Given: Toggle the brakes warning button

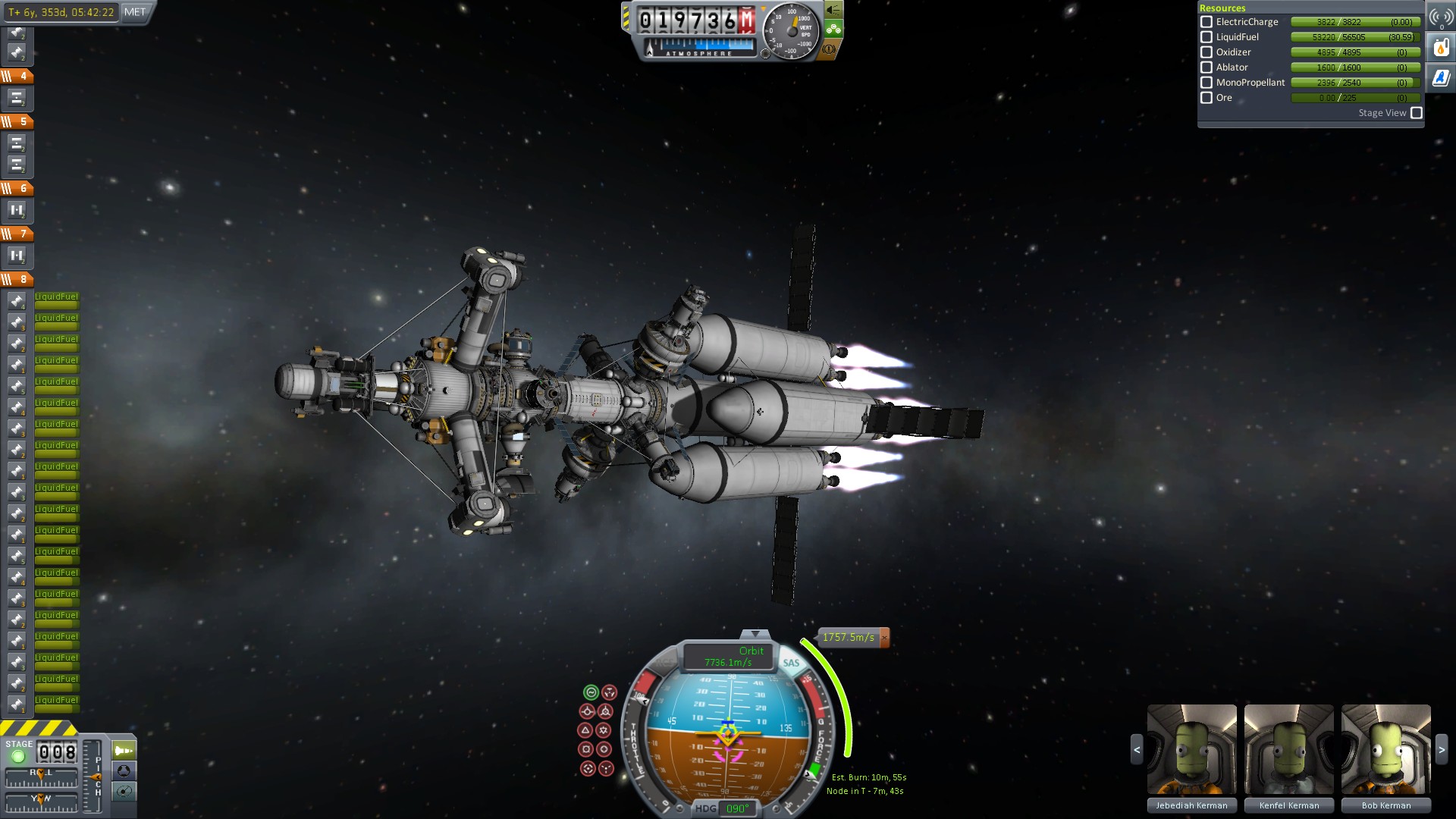Looking at the screenshot, I should (829, 49).
